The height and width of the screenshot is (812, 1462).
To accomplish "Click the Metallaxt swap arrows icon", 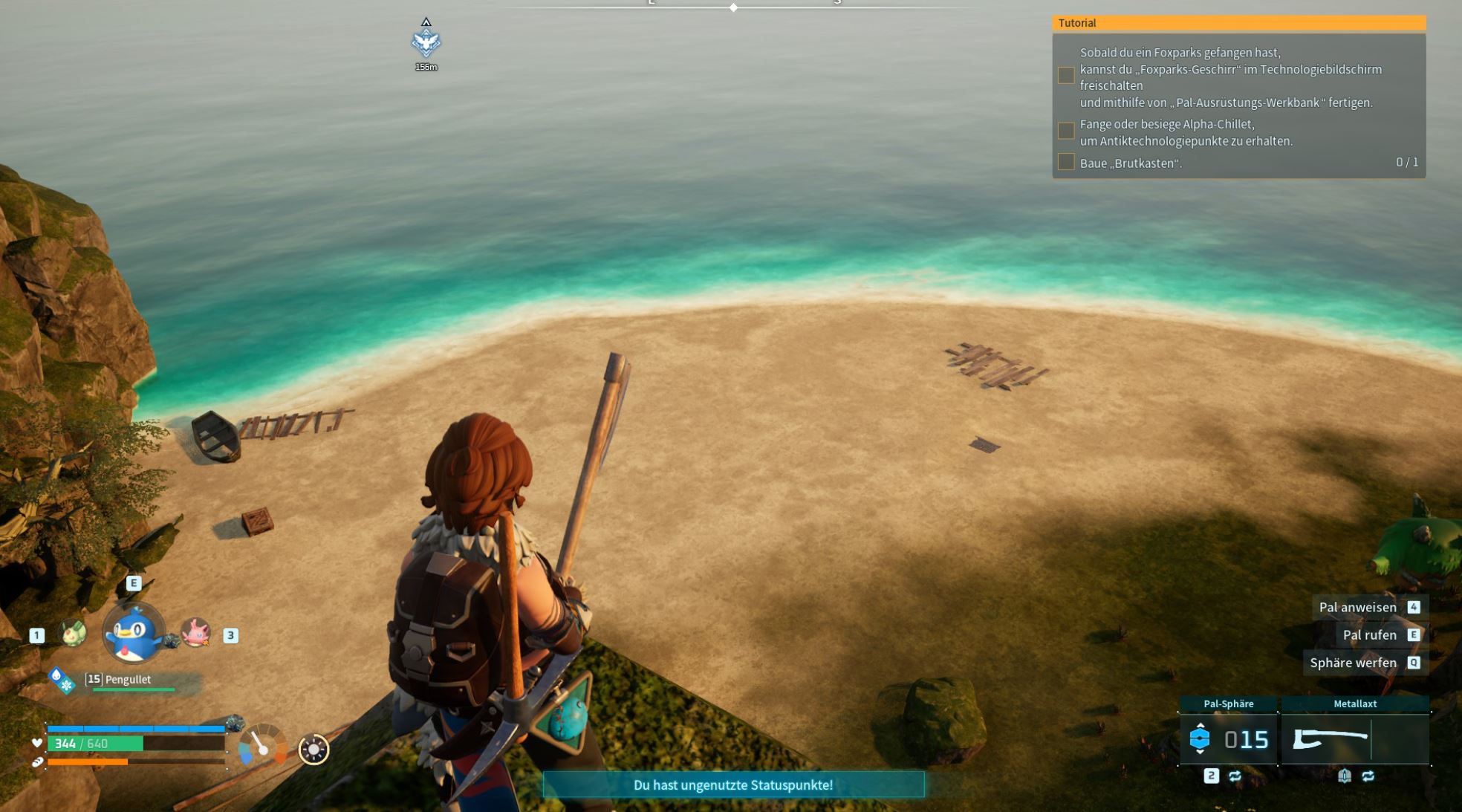I will tap(1368, 776).
